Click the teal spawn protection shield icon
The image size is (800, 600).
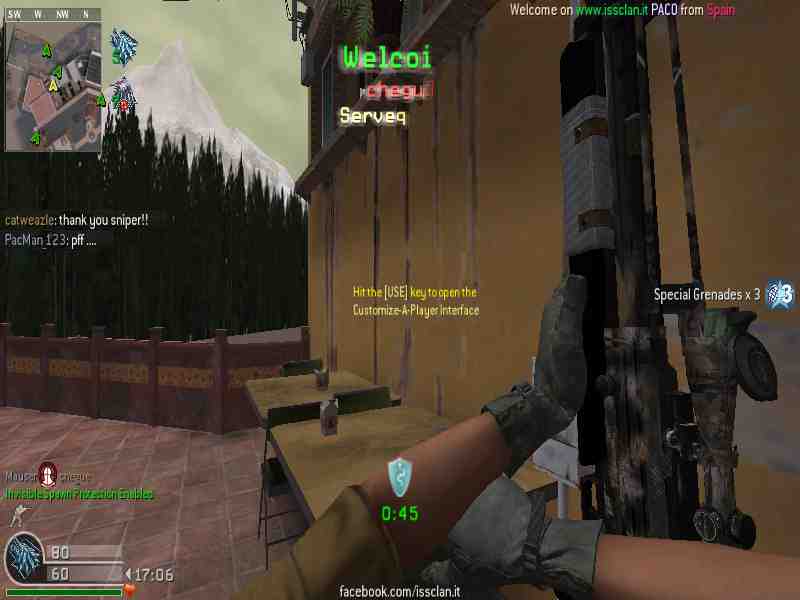[400, 475]
